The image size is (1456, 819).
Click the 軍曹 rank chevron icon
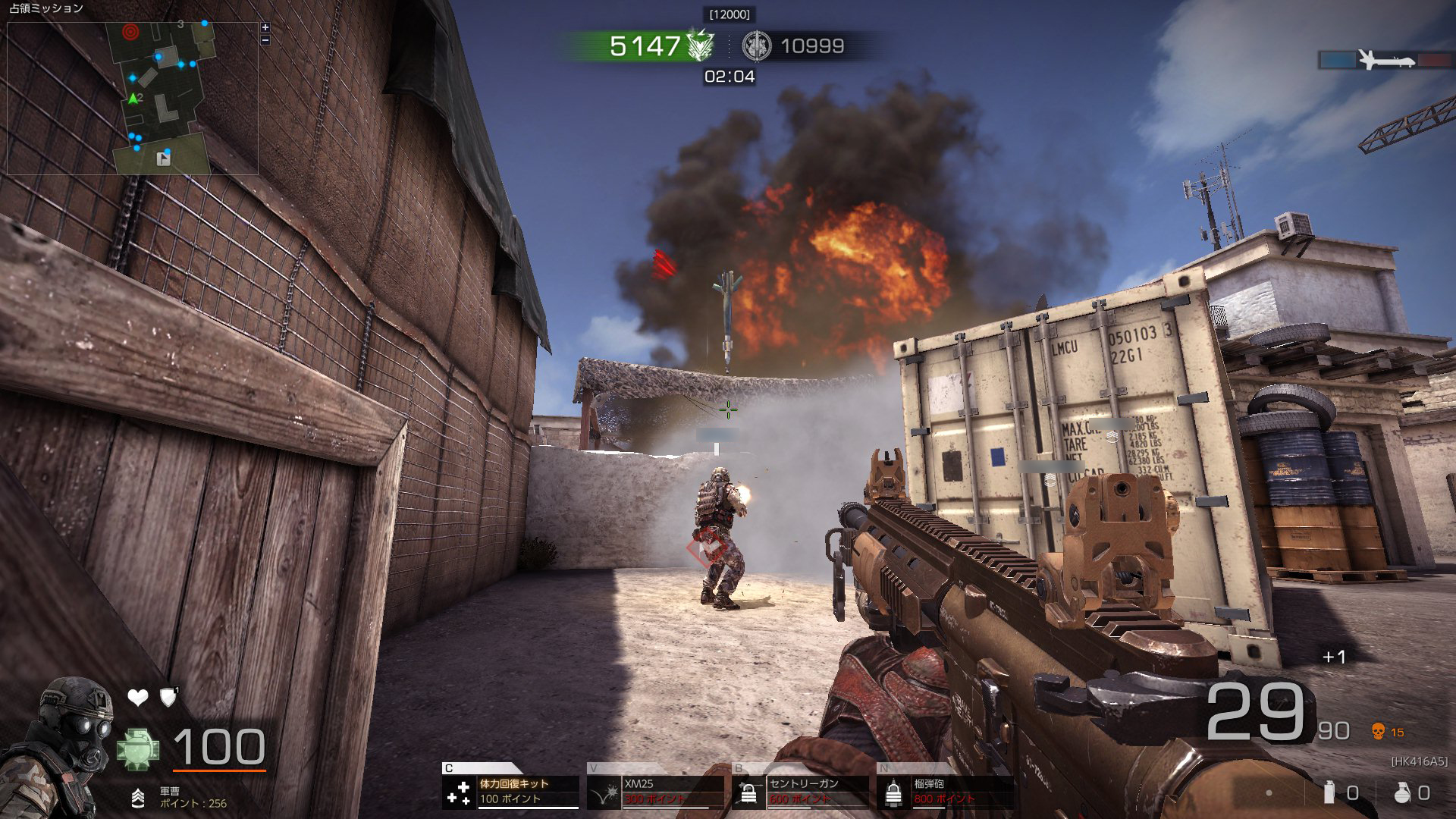point(138,797)
